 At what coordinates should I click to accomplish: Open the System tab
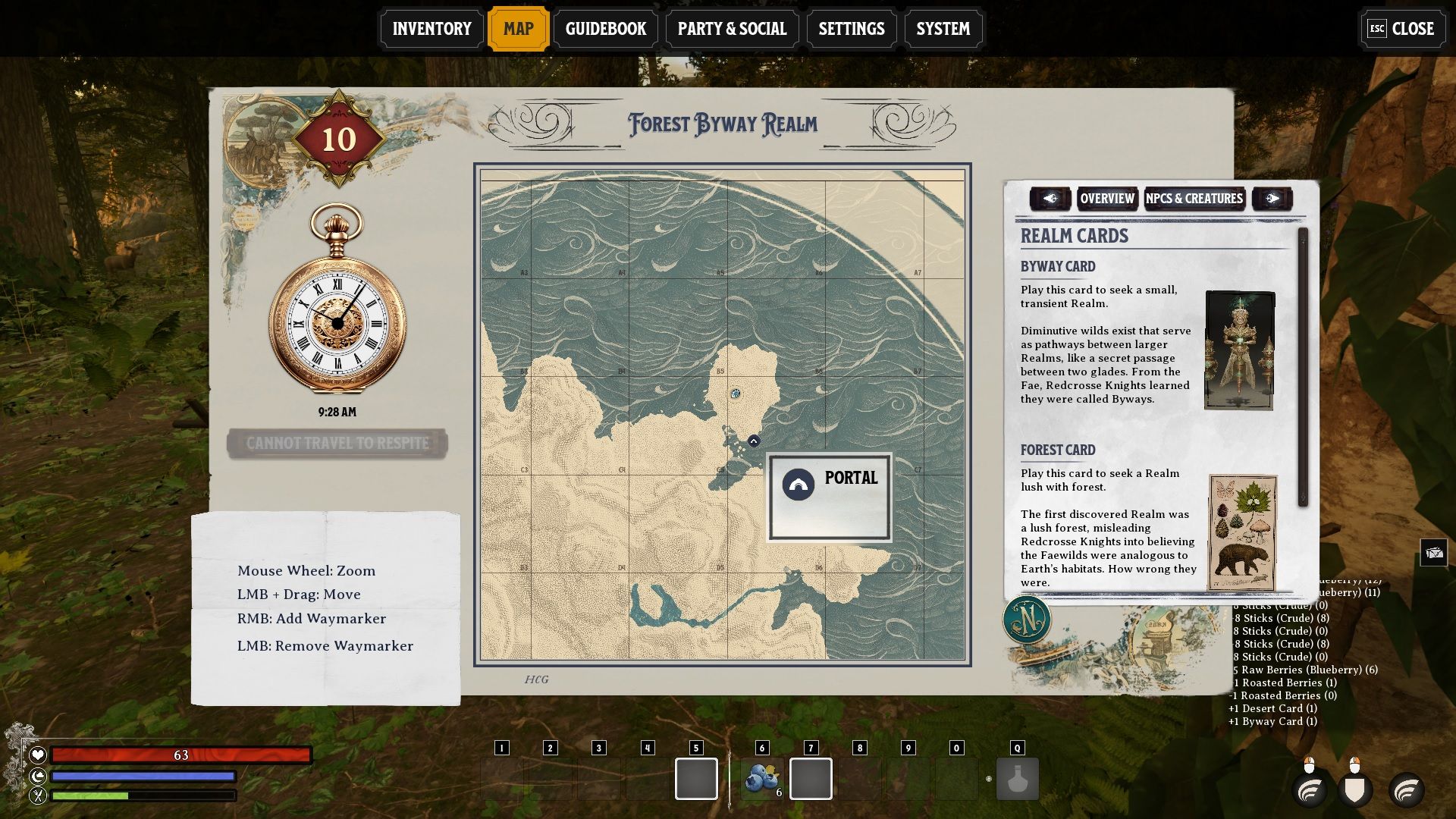pos(943,29)
